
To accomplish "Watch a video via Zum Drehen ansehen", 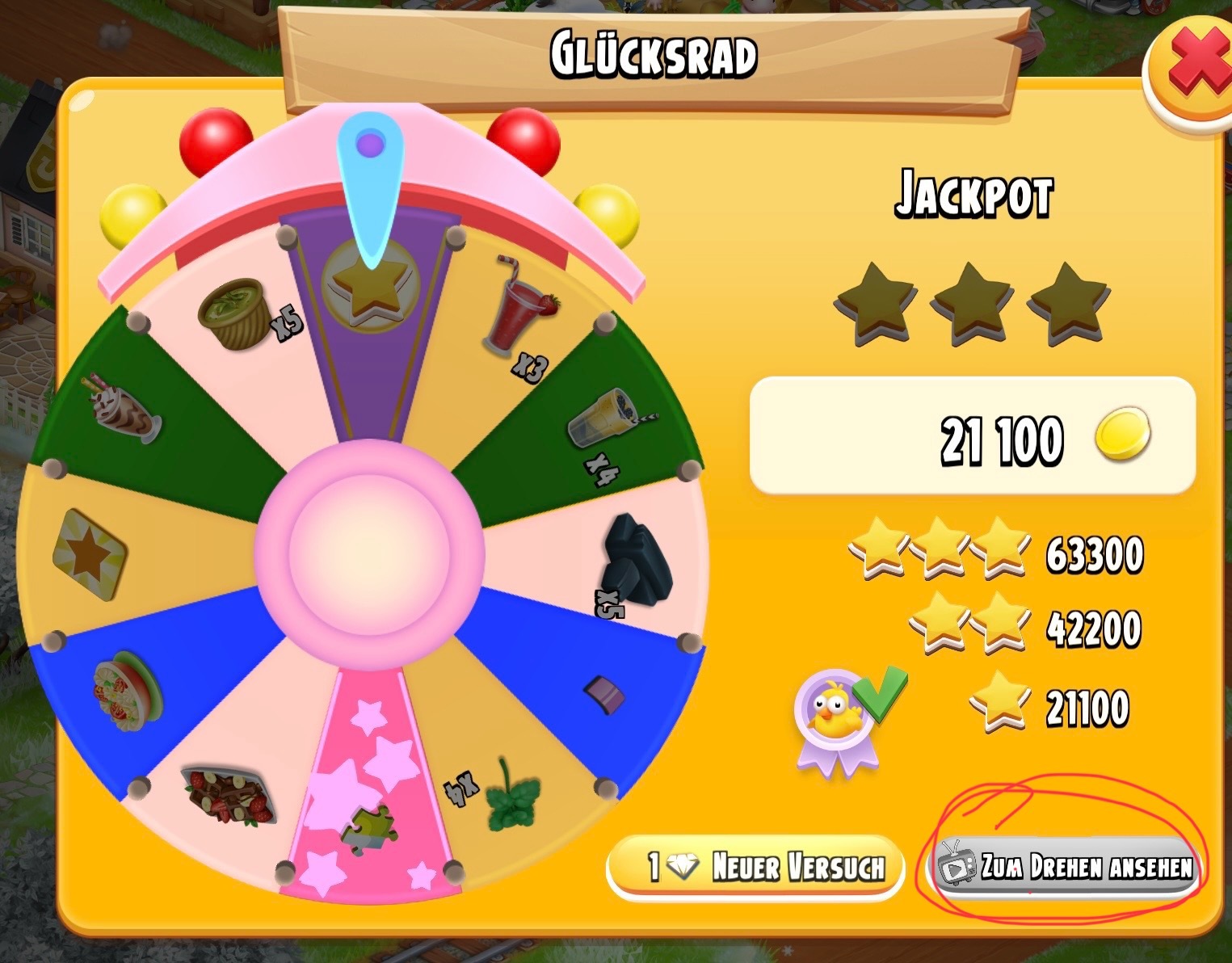I will click(x=1066, y=867).
